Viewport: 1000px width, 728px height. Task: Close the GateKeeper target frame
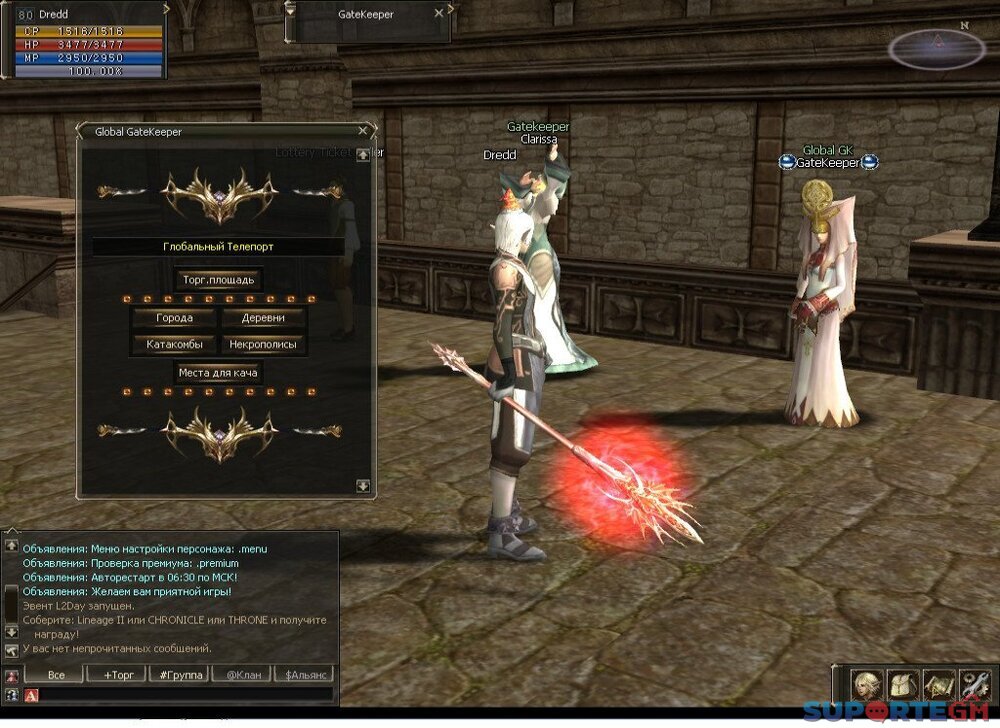point(438,14)
